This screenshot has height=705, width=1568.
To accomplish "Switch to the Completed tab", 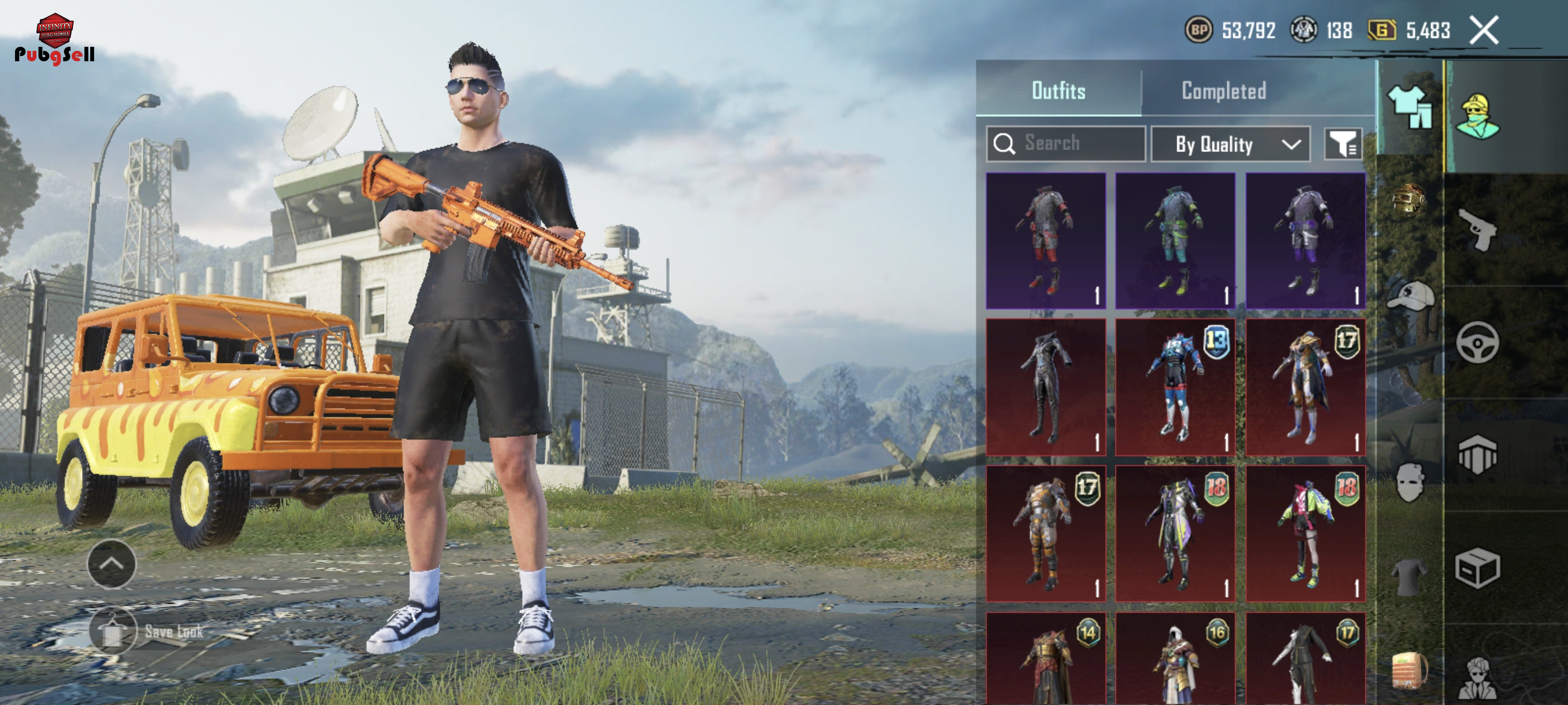I will pos(1223,91).
